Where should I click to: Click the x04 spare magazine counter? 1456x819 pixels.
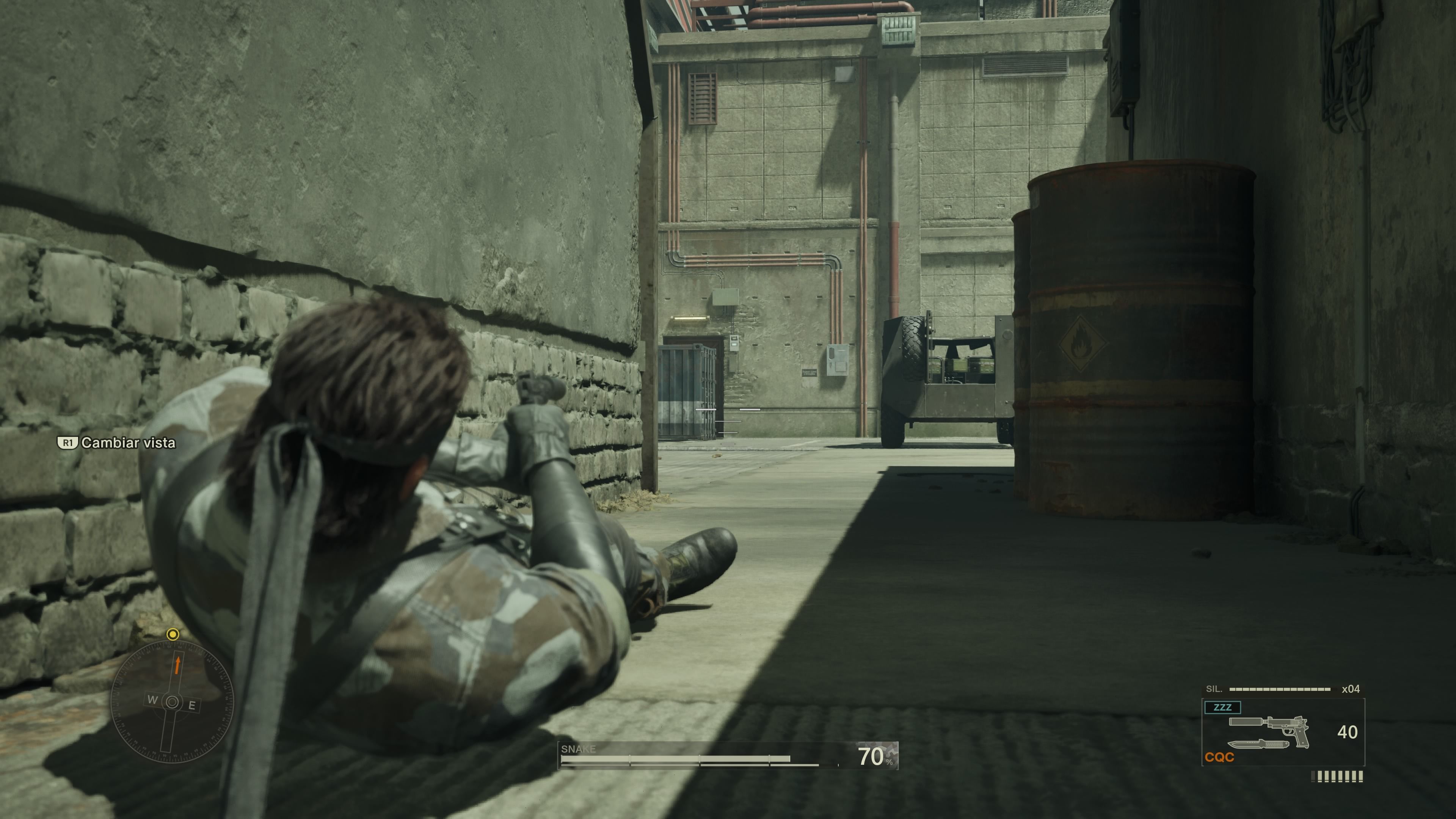[1351, 689]
